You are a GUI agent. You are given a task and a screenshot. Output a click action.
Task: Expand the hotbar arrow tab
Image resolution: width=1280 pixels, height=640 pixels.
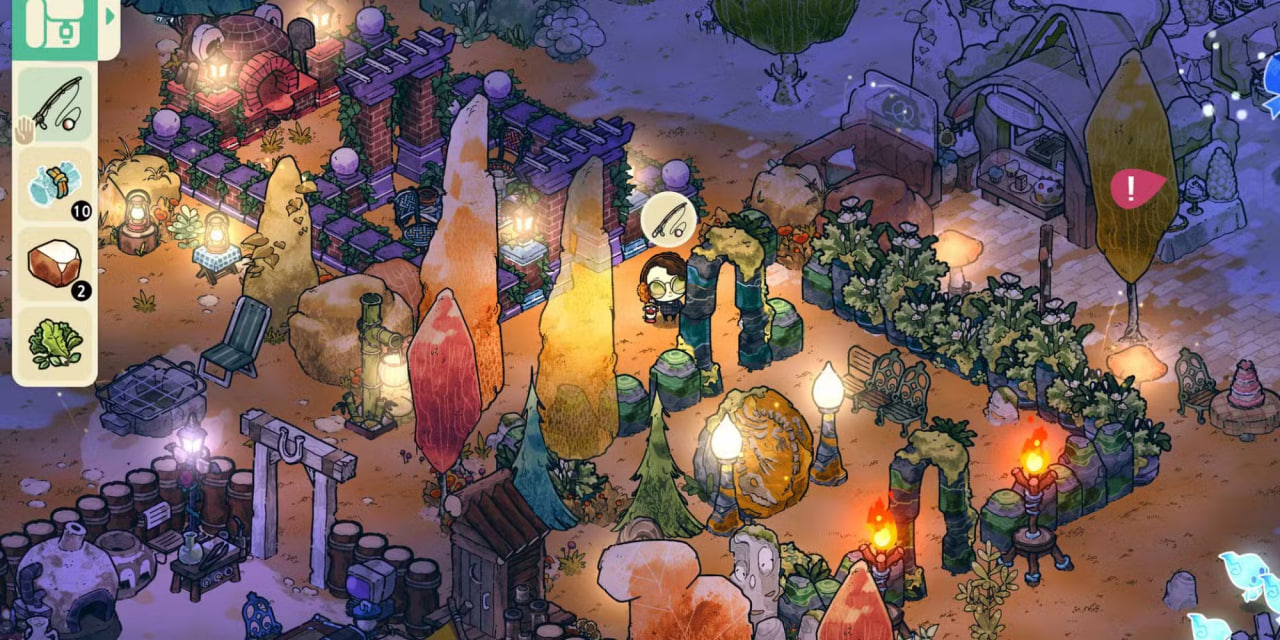(x=110, y=17)
